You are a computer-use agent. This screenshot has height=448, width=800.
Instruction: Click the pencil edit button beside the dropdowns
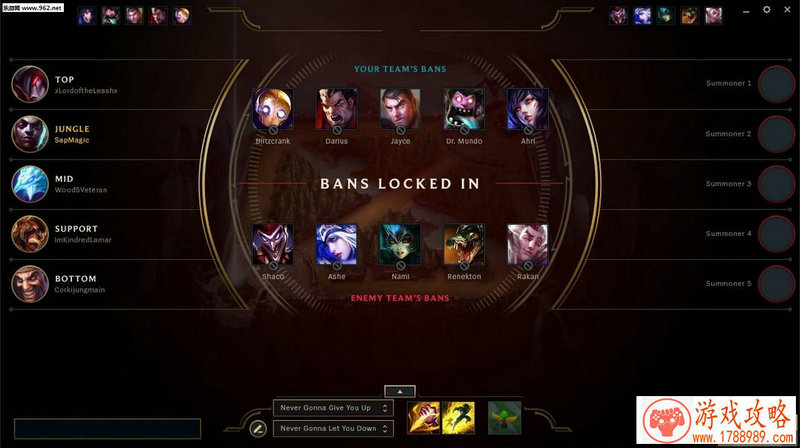coord(257,428)
